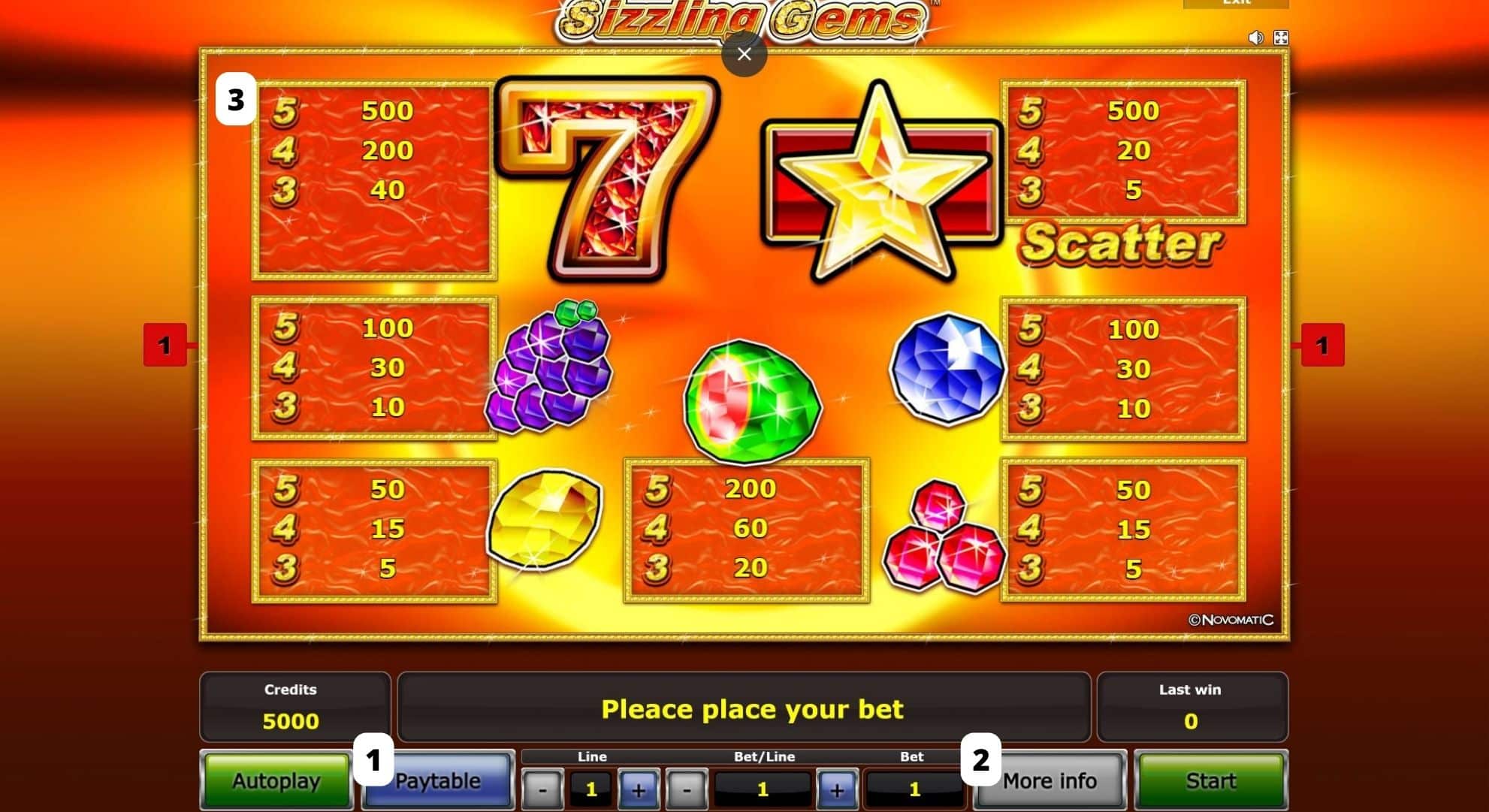This screenshot has height=812, width=1489.
Task: Click the Exit button
Action: tap(1238, 4)
